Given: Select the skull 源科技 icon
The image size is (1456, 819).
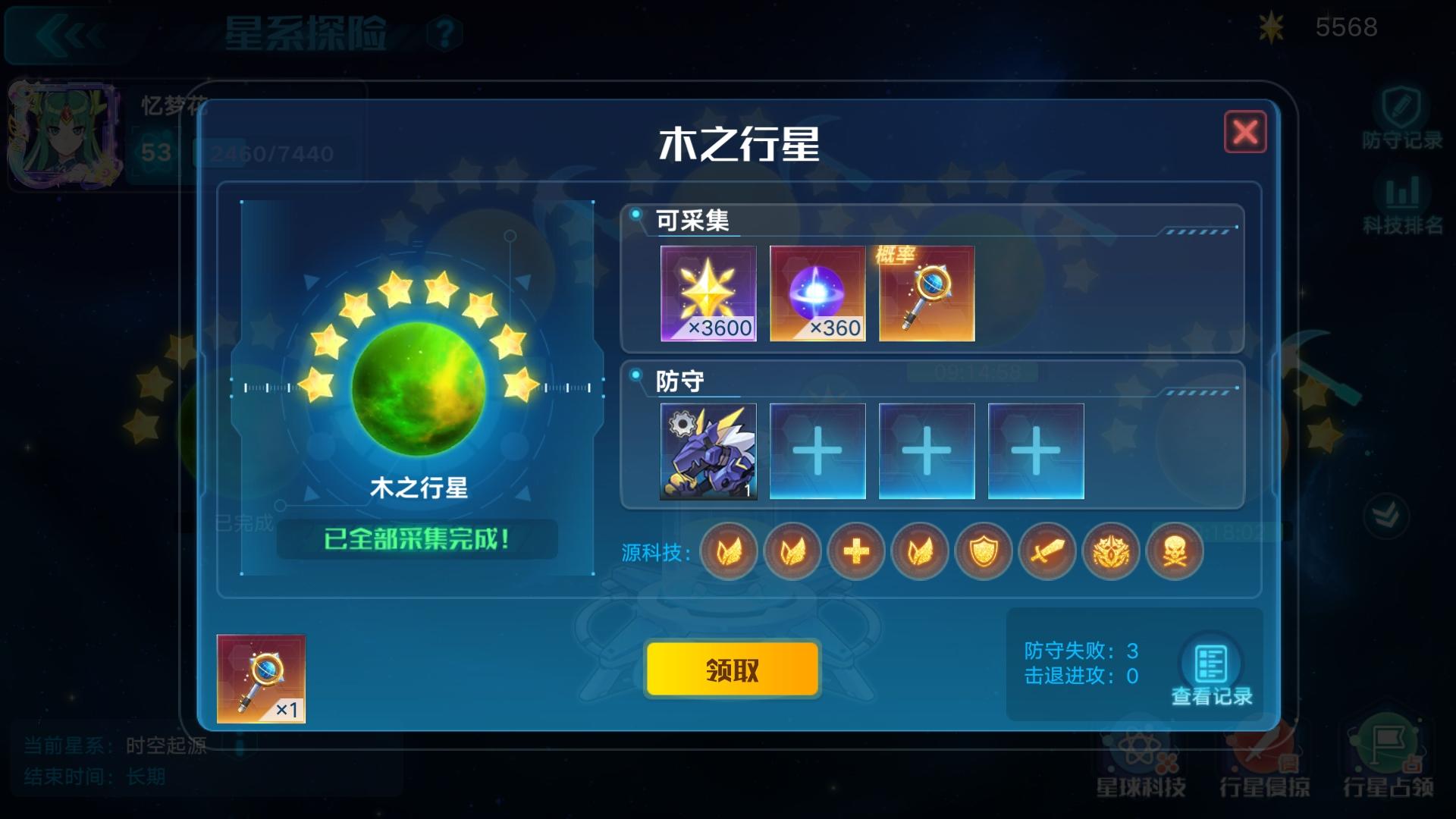Looking at the screenshot, I should (1175, 553).
